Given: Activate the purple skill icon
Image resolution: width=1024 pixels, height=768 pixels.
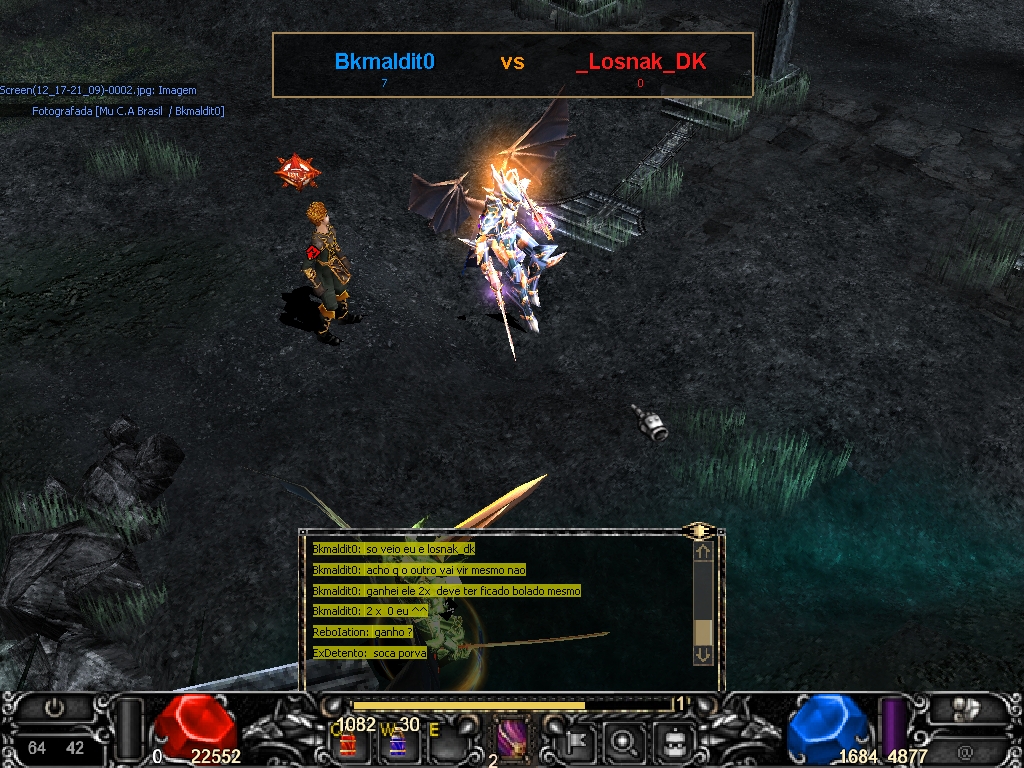Looking at the screenshot, I should click(x=513, y=741).
